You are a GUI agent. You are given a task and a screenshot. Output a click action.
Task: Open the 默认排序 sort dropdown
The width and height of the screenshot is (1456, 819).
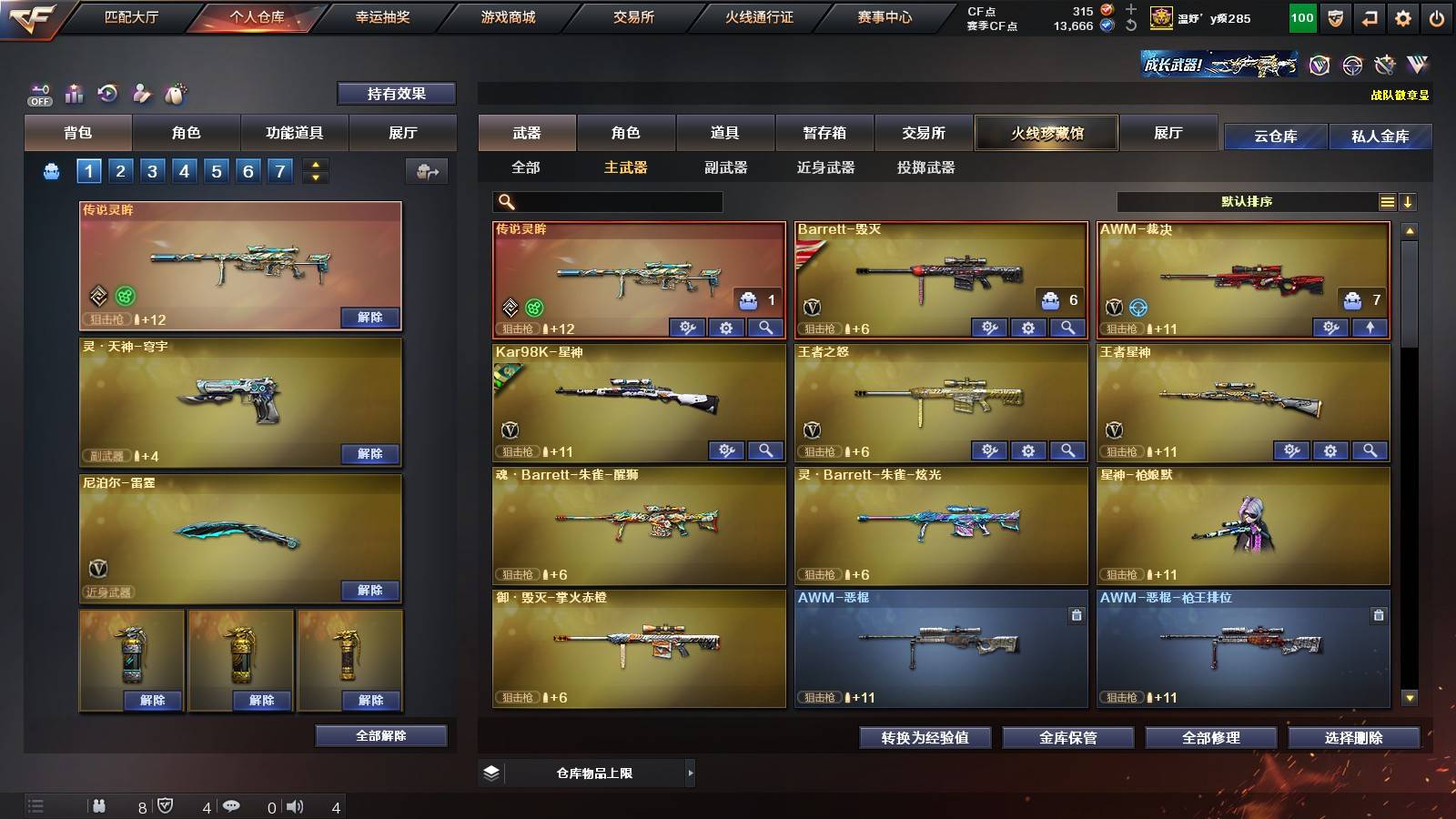(1247, 201)
